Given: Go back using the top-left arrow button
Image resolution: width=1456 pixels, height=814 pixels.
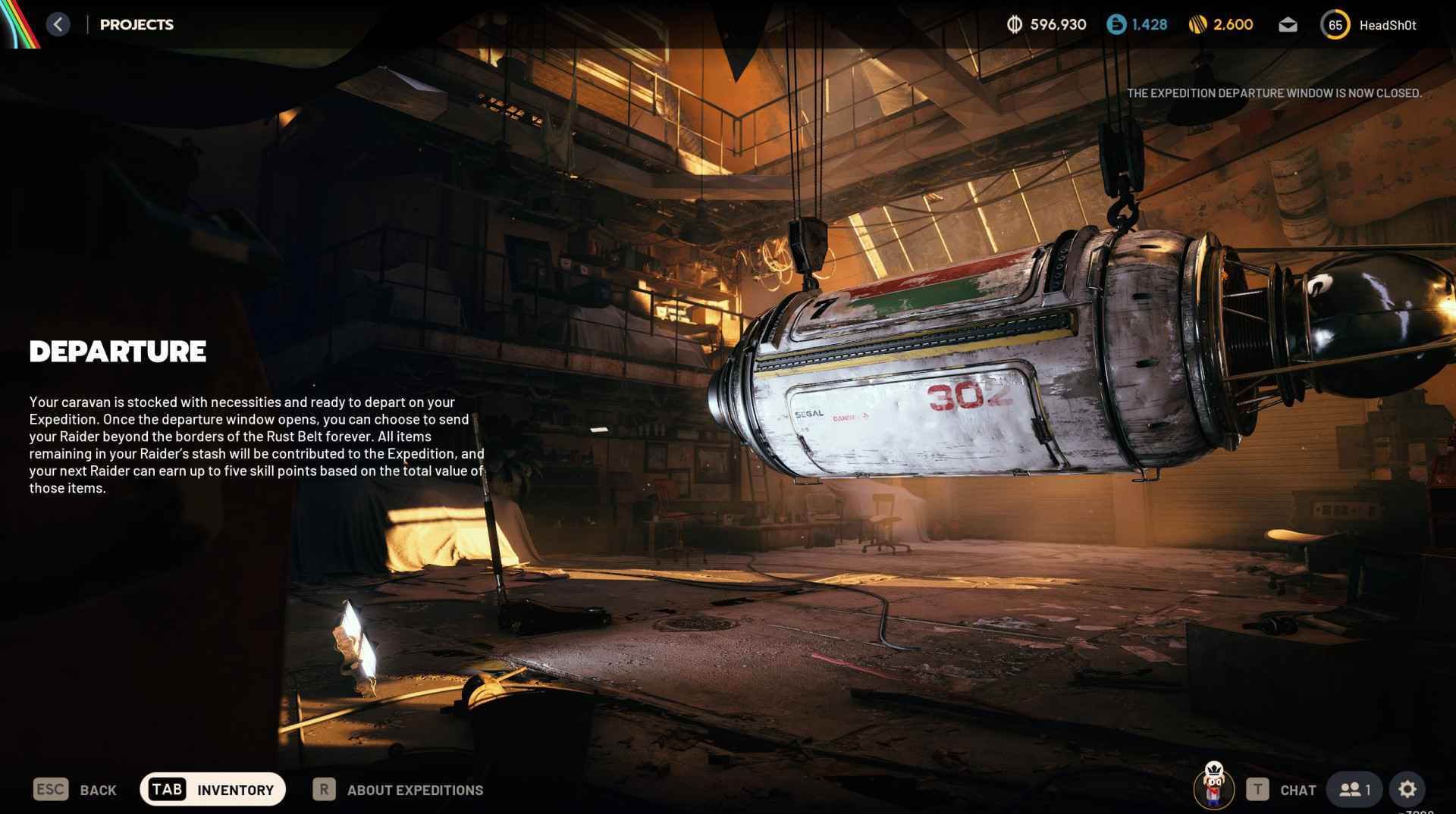Looking at the screenshot, I should 58,24.
